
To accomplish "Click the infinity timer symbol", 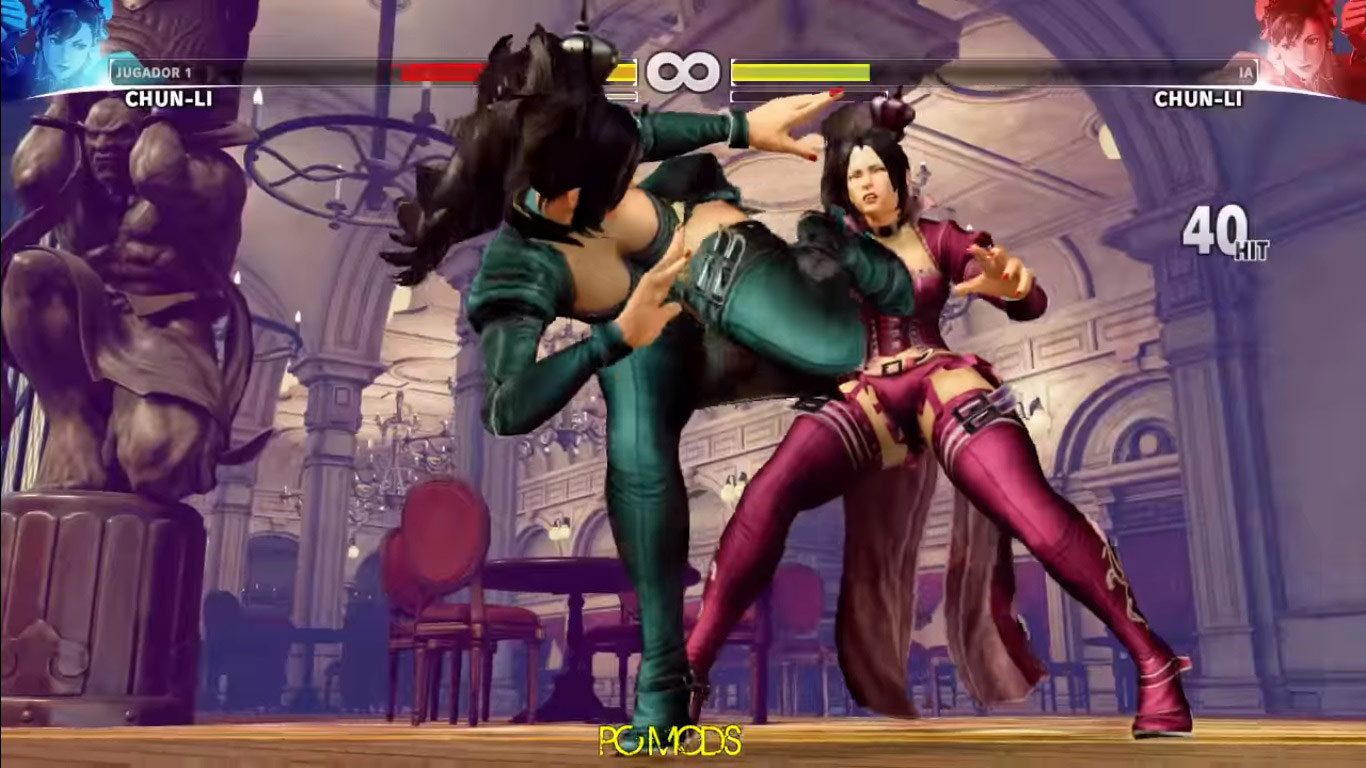I will [x=683, y=70].
